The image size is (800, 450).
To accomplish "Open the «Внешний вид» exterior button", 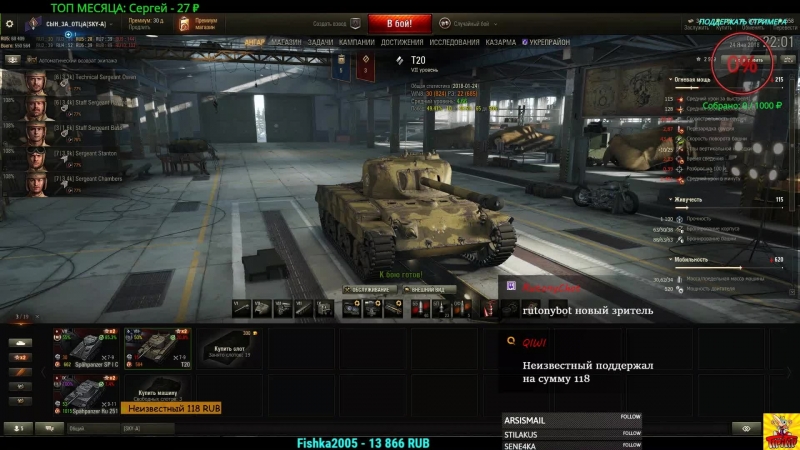I will [429, 290].
